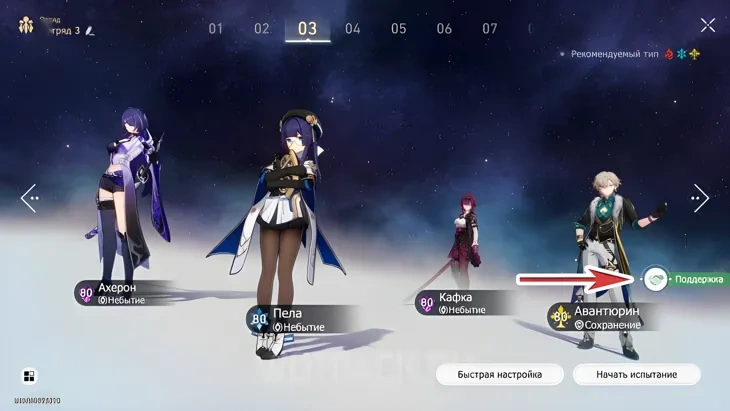Screen dimensions: 730x411
Task: Click the Быстрая настройка button
Action: [x=499, y=374]
